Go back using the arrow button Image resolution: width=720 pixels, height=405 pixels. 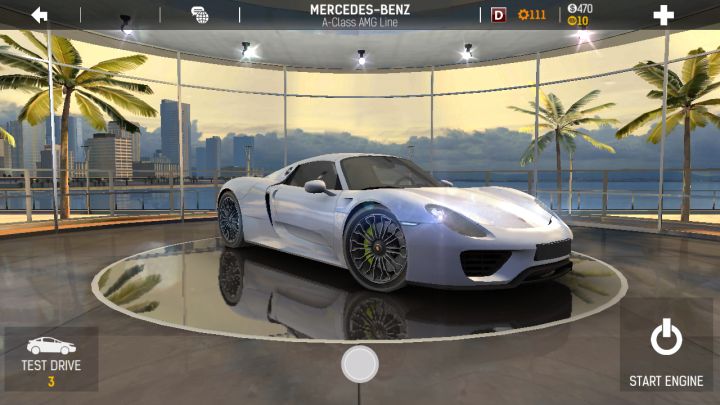(40, 14)
